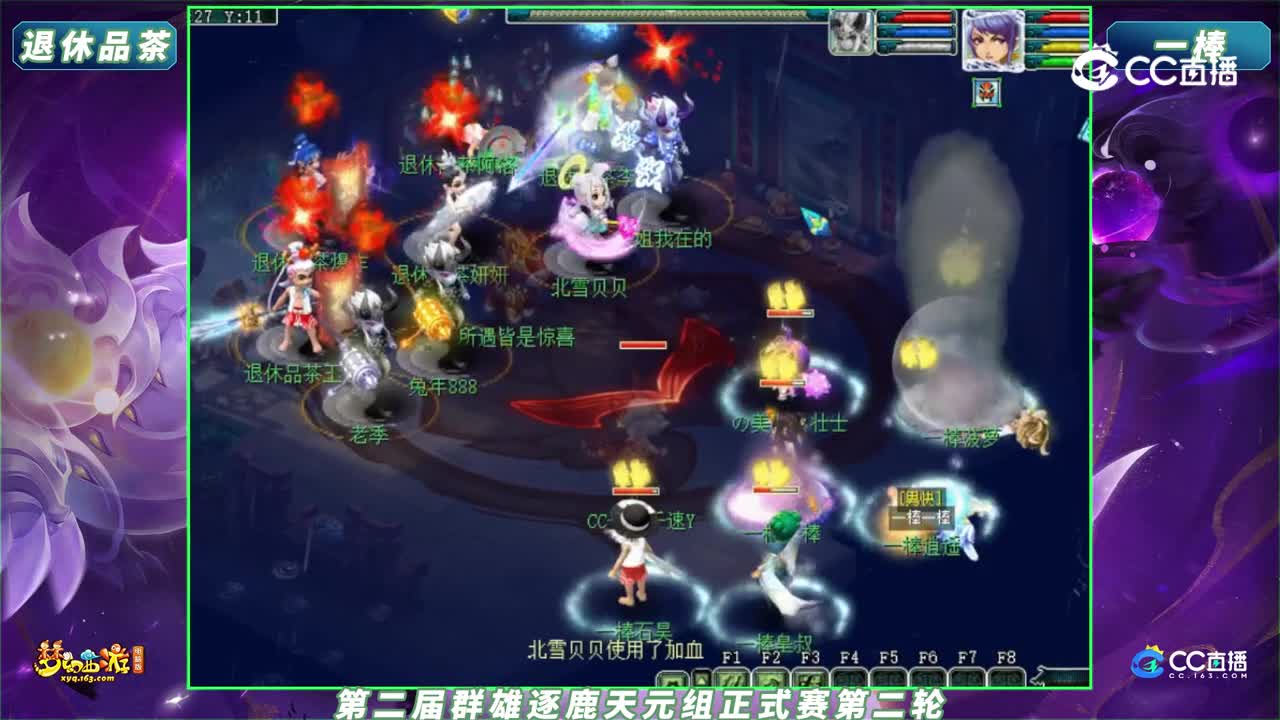
Task: Click the 一棒 team banner top right
Action: click(1188, 45)
